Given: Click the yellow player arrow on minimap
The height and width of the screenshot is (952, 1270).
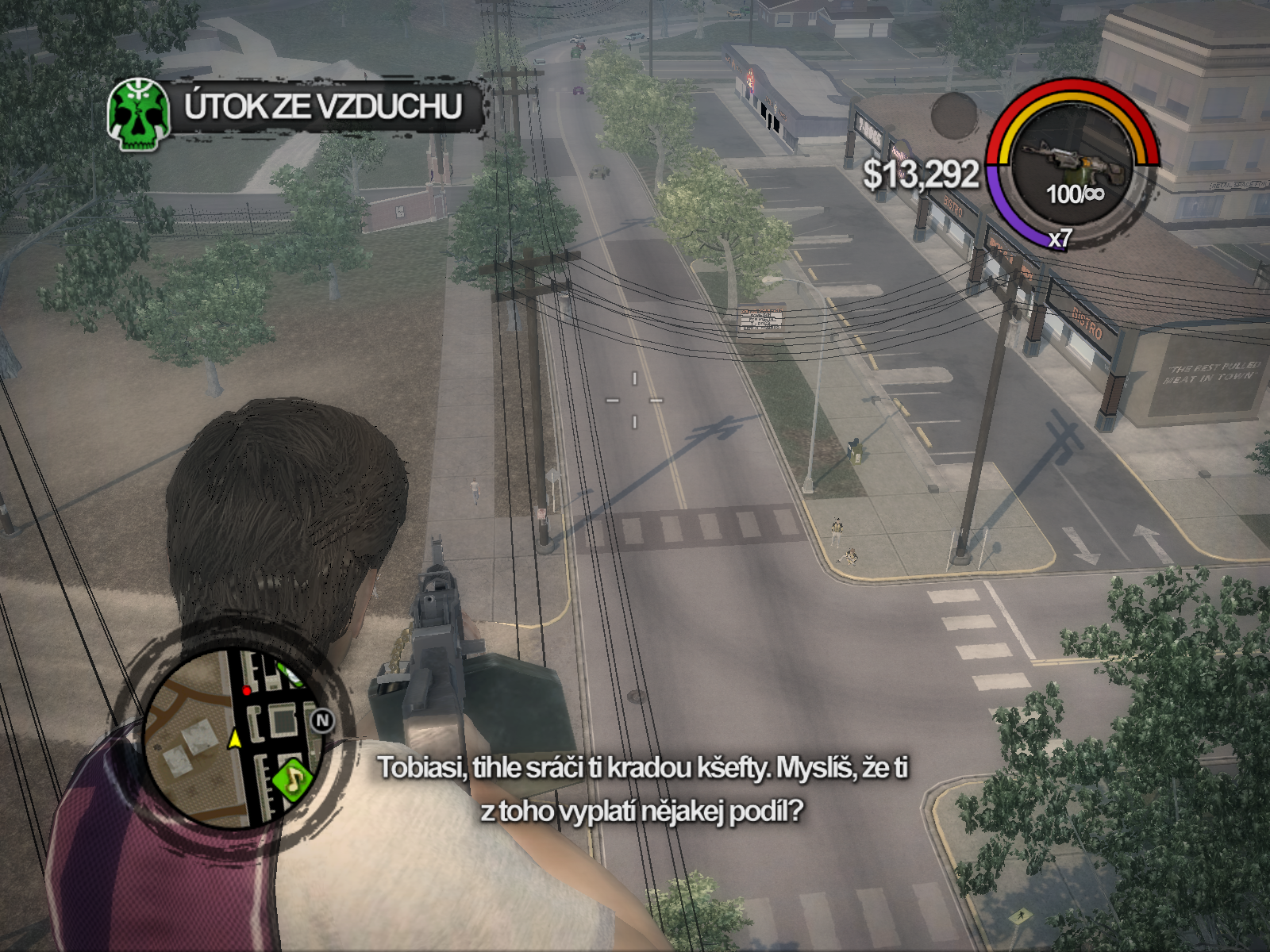Looking at the screenshot, I should click(234, 739).
